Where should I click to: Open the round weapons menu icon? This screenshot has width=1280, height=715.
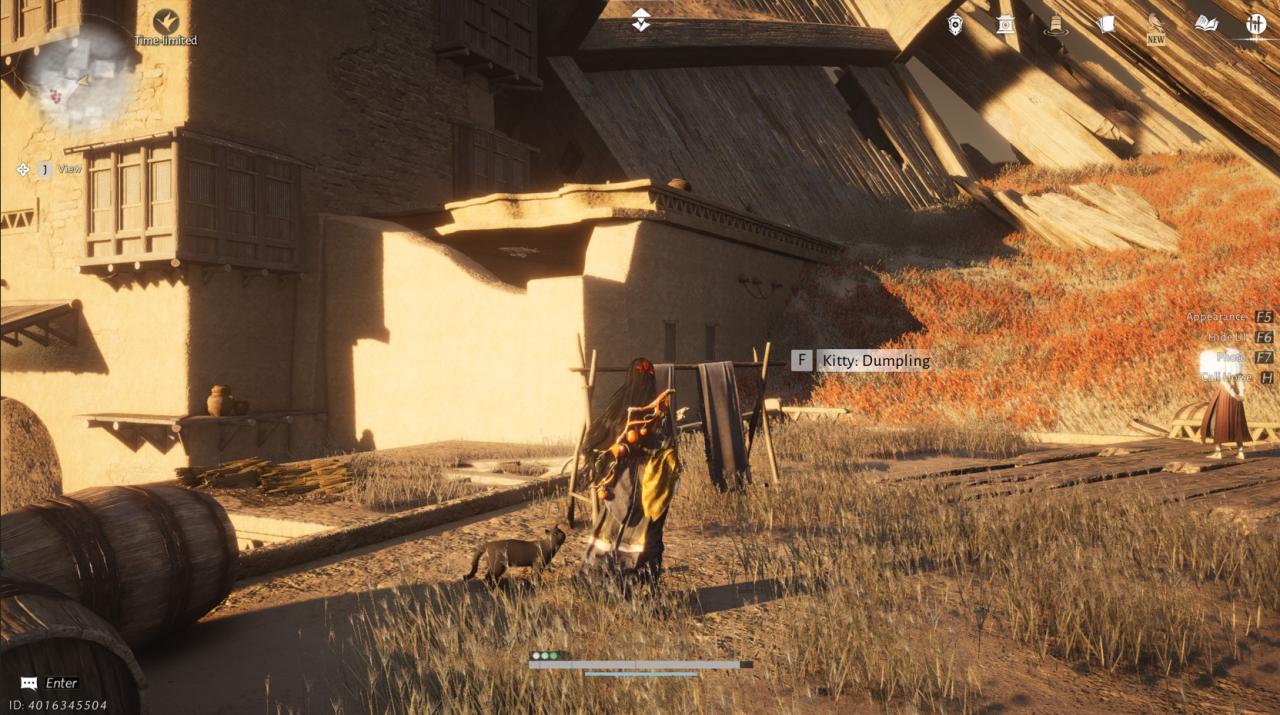(1256, 24)
